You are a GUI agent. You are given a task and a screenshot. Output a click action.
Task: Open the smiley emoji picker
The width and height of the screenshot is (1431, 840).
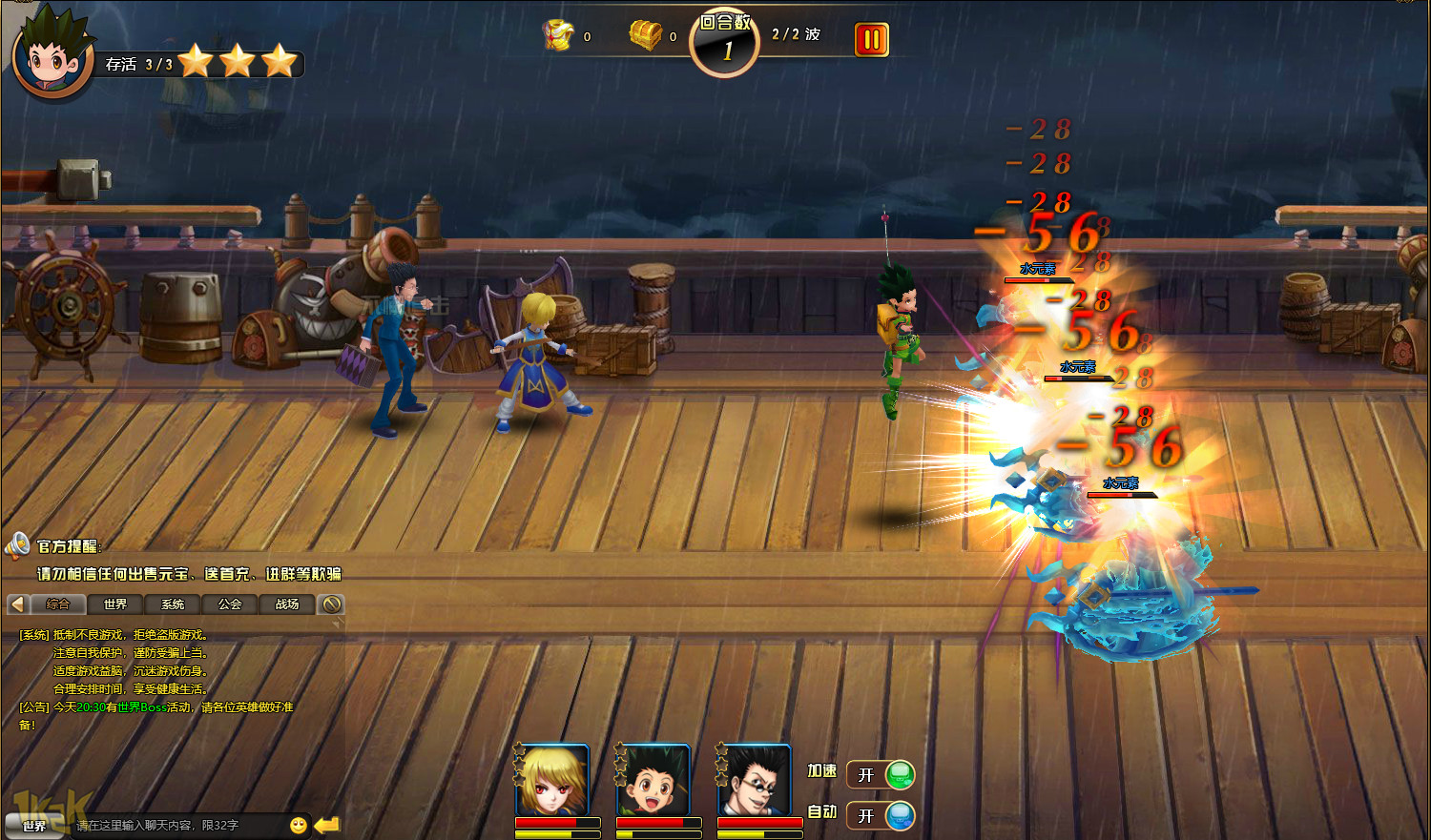coord(299,825)
